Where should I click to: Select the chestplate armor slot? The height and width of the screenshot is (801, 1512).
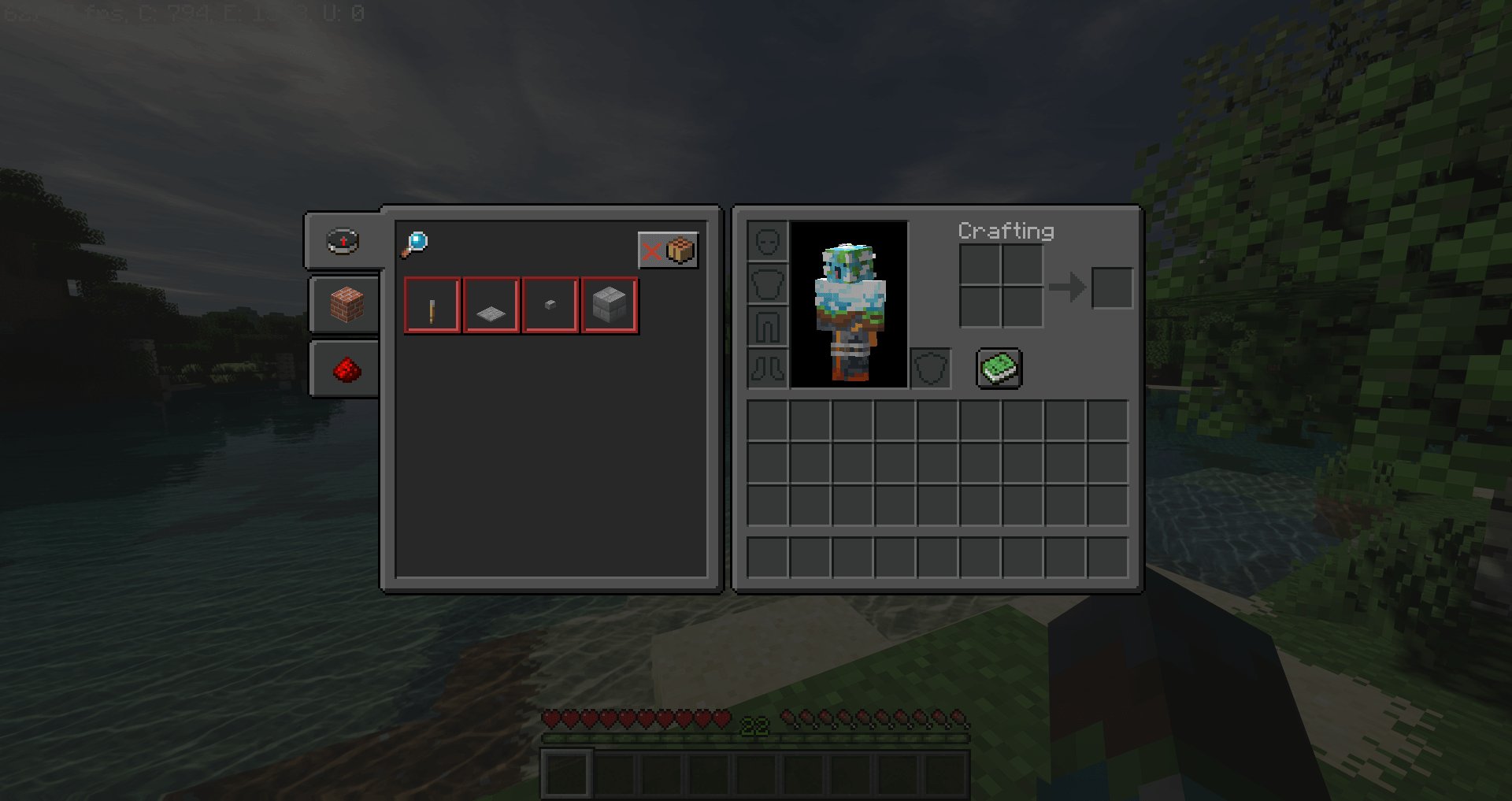coord(768,284)
